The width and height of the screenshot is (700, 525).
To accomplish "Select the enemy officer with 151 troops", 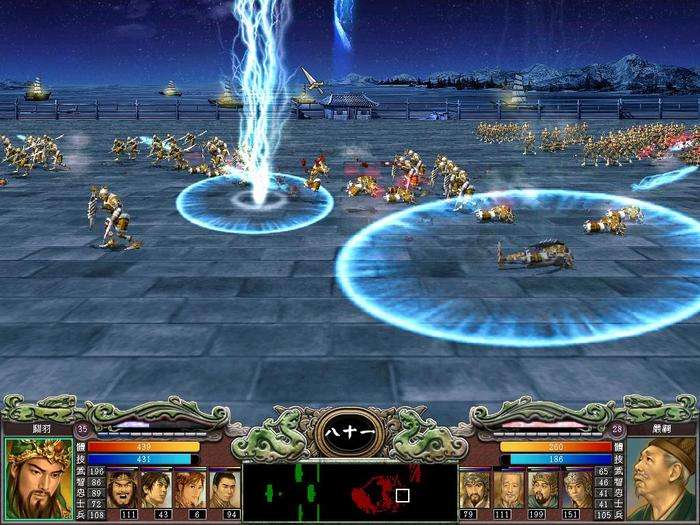I will click(577, 488).
